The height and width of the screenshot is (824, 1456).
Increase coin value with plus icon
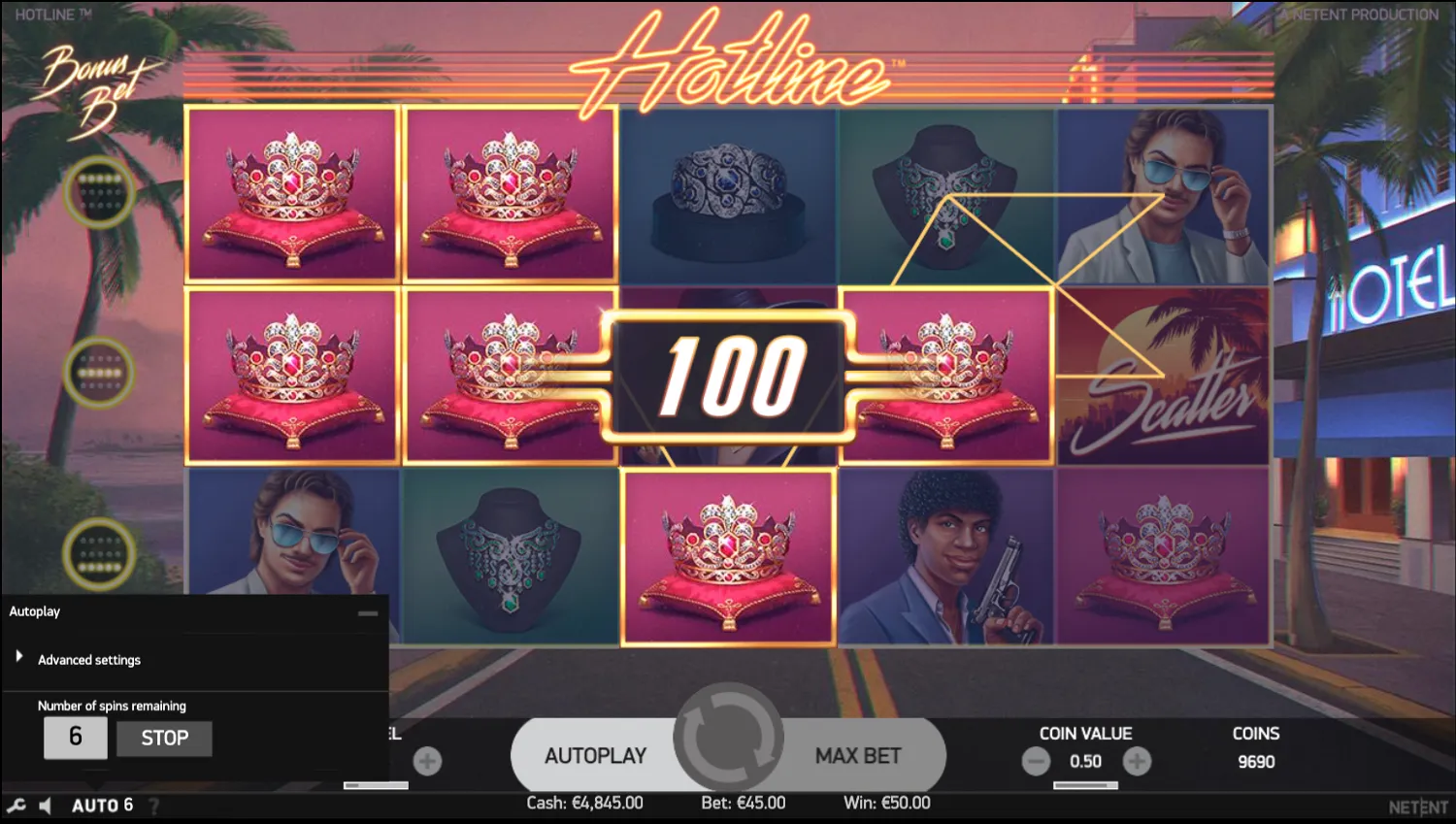(1137, 761)
